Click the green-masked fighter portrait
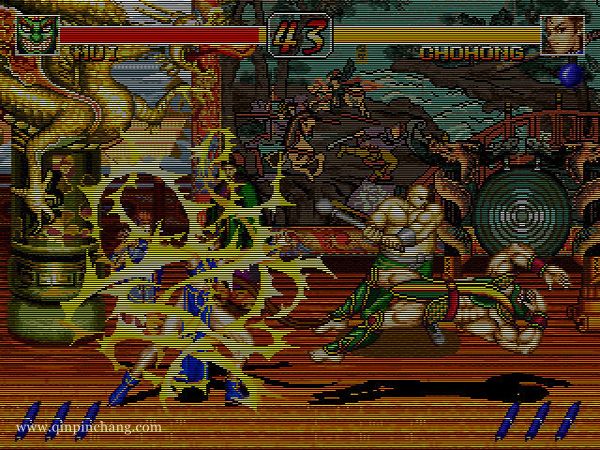The height and width of the screenshot is (450, 600). [x=36, y=35]
